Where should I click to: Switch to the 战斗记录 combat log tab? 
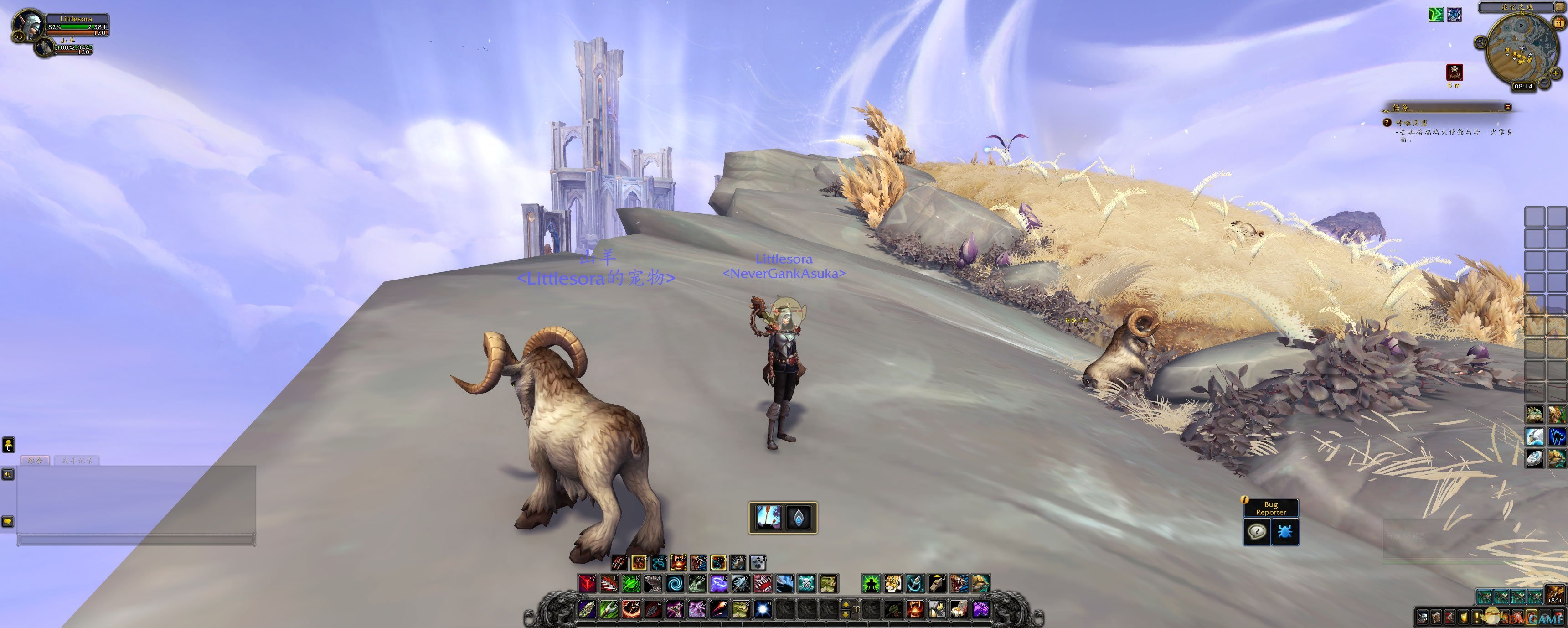click(x=77, y=461)
